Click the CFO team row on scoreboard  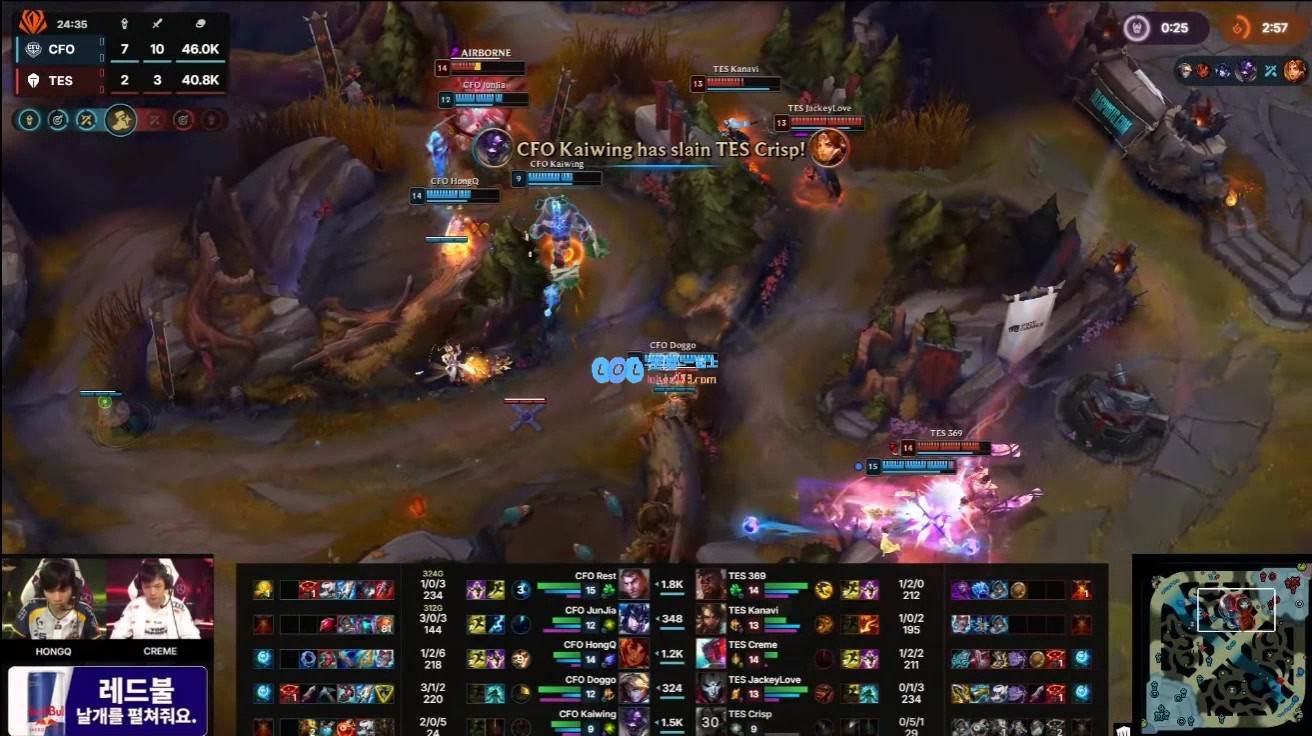point(120,50)
